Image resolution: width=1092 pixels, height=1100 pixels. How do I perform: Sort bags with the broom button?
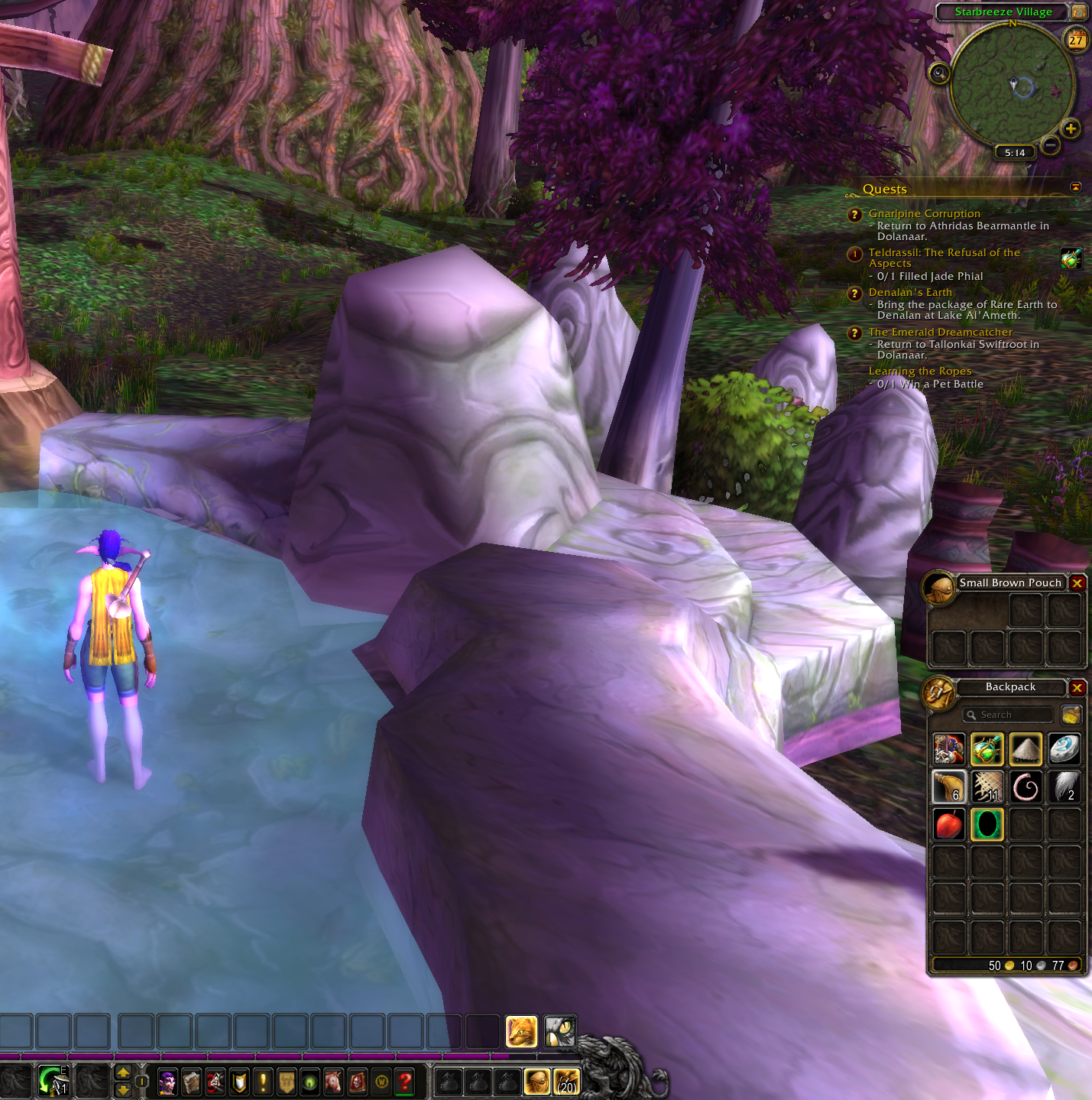[x=1071, y=715]
